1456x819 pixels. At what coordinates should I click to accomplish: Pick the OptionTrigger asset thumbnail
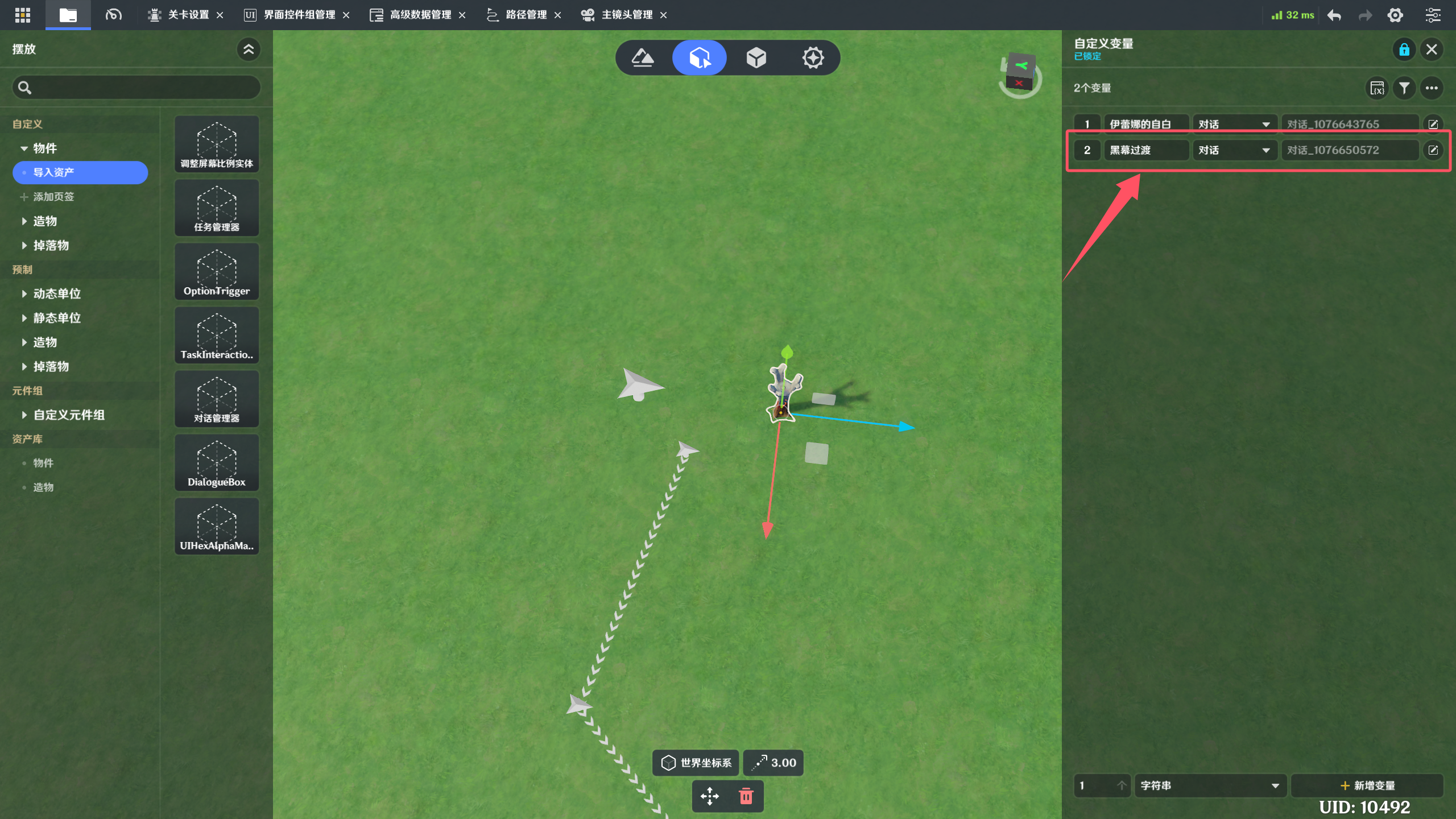pos(217,271)
